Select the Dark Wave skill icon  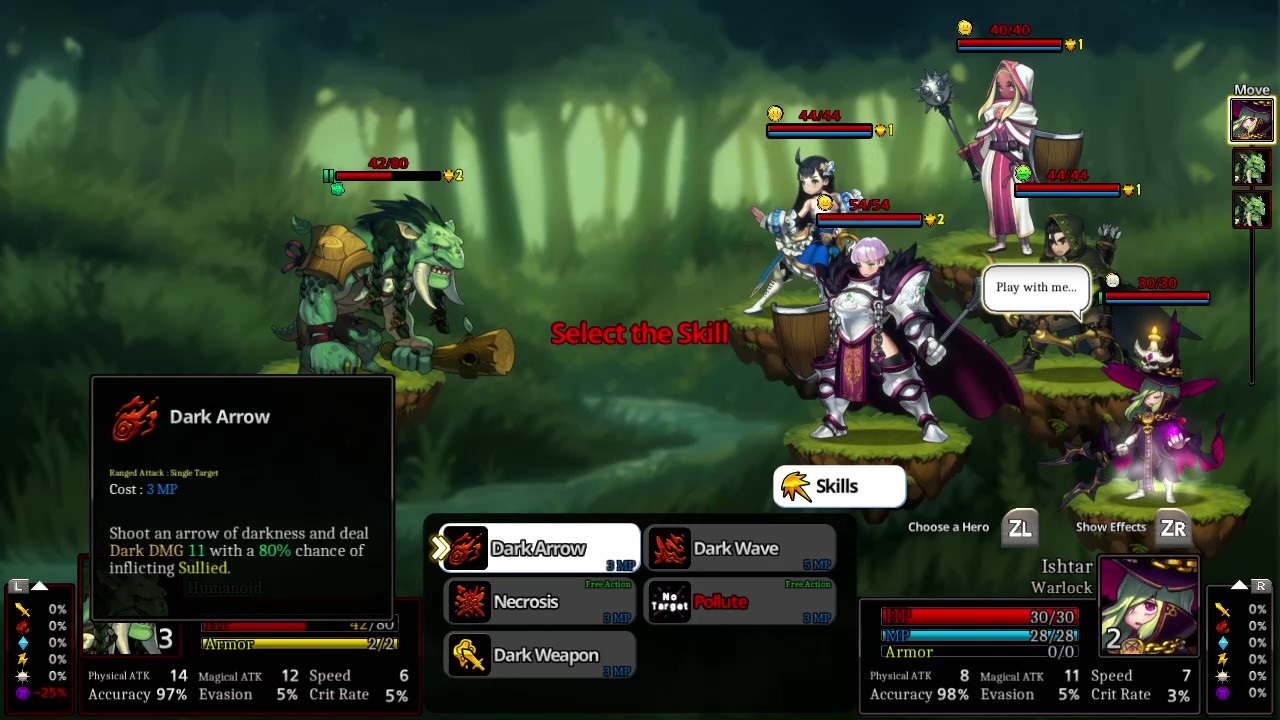pyautogui.click(x=668, y=548)
